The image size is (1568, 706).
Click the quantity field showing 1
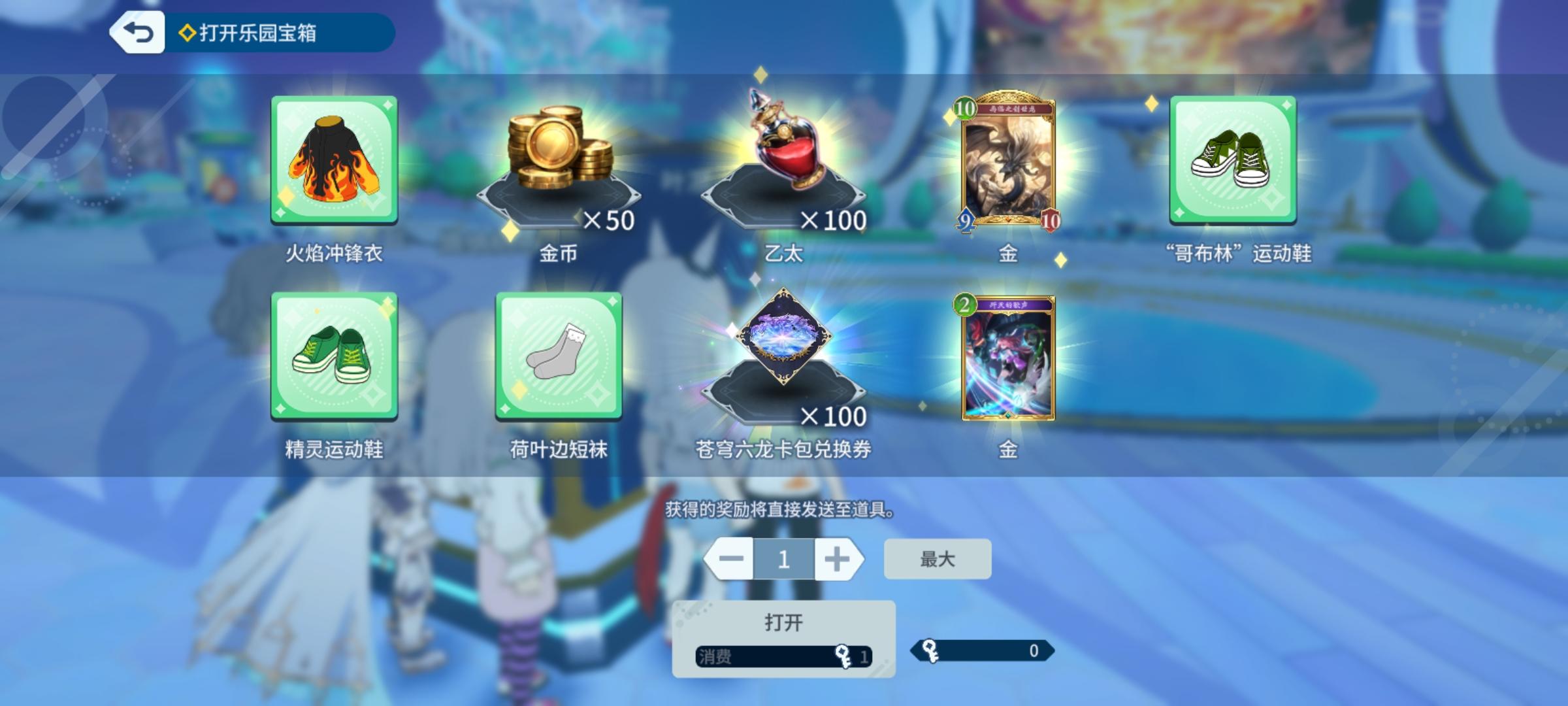pyautogui.click(x=783, y=558)
